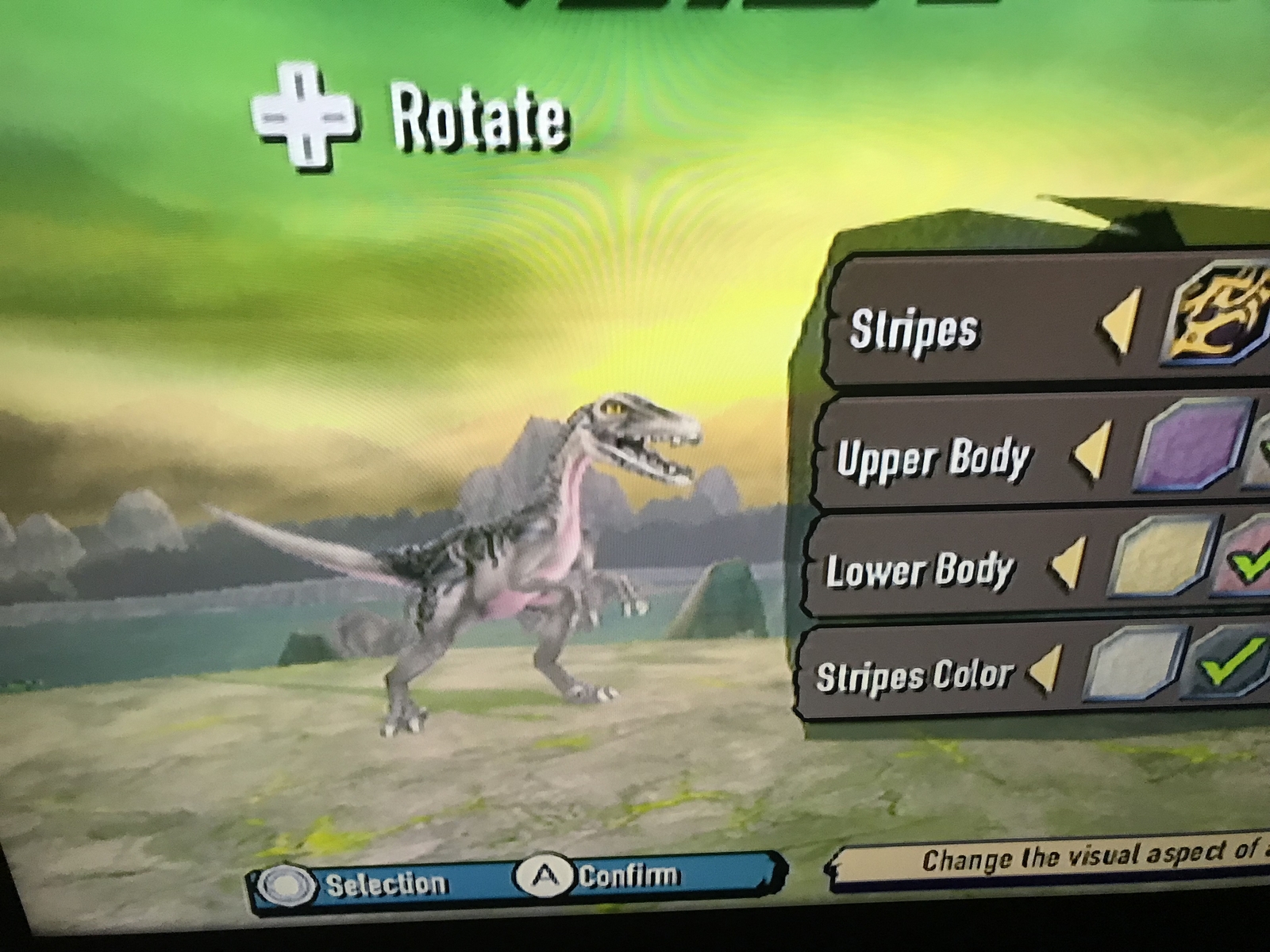Select the Stripes row label
This screenshot has height=952, width=1270.
(913, 329)
